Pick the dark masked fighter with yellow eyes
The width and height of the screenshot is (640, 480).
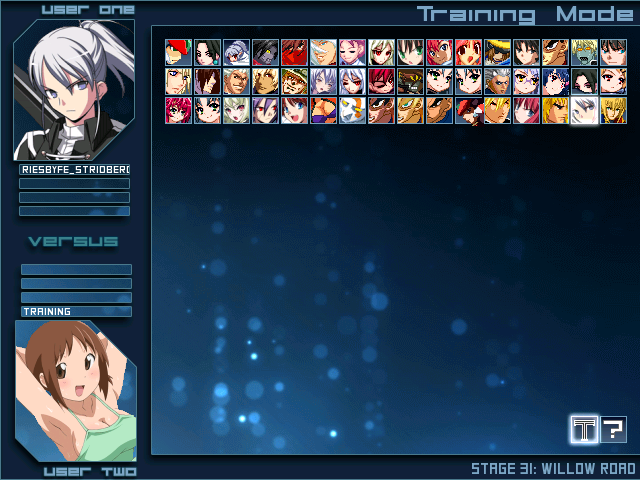tap(265, 52)
